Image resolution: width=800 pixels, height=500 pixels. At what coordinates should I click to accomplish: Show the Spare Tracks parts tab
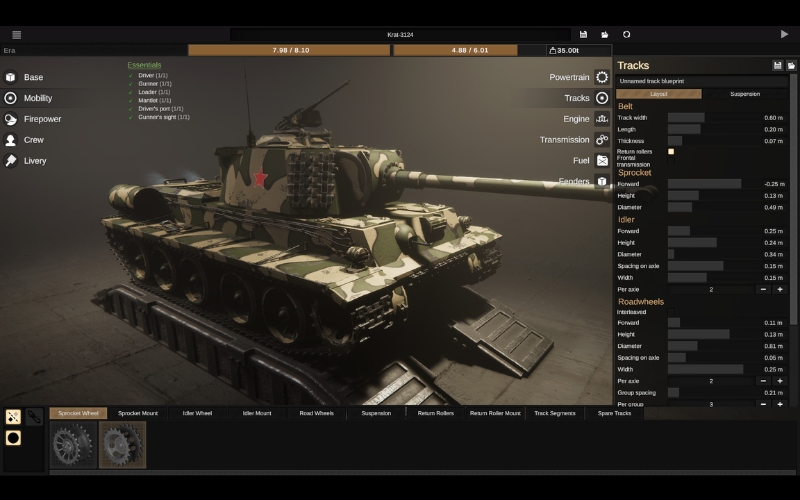[614, 413]
